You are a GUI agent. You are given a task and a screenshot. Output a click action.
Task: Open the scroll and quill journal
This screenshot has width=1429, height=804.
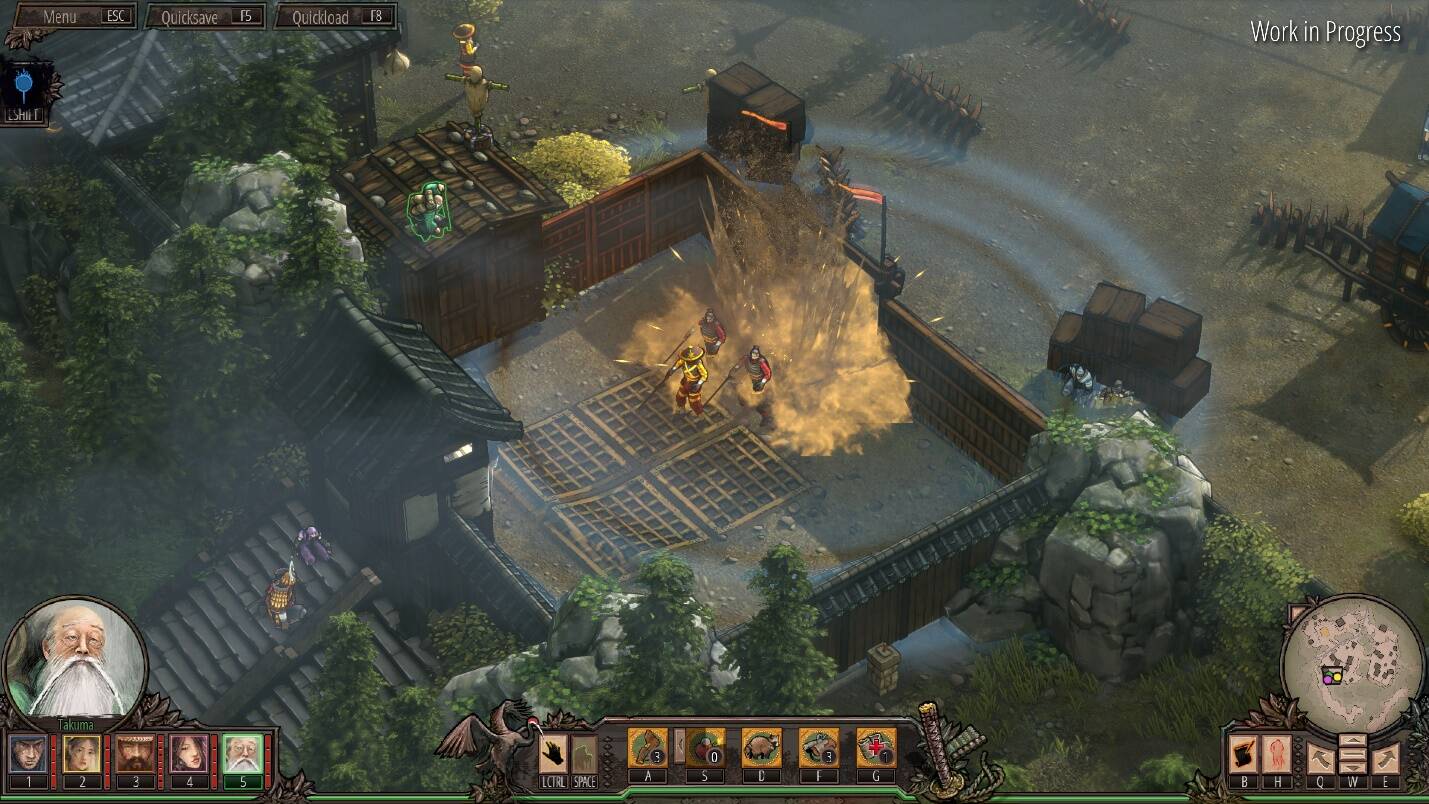[x=1243, y=755]
